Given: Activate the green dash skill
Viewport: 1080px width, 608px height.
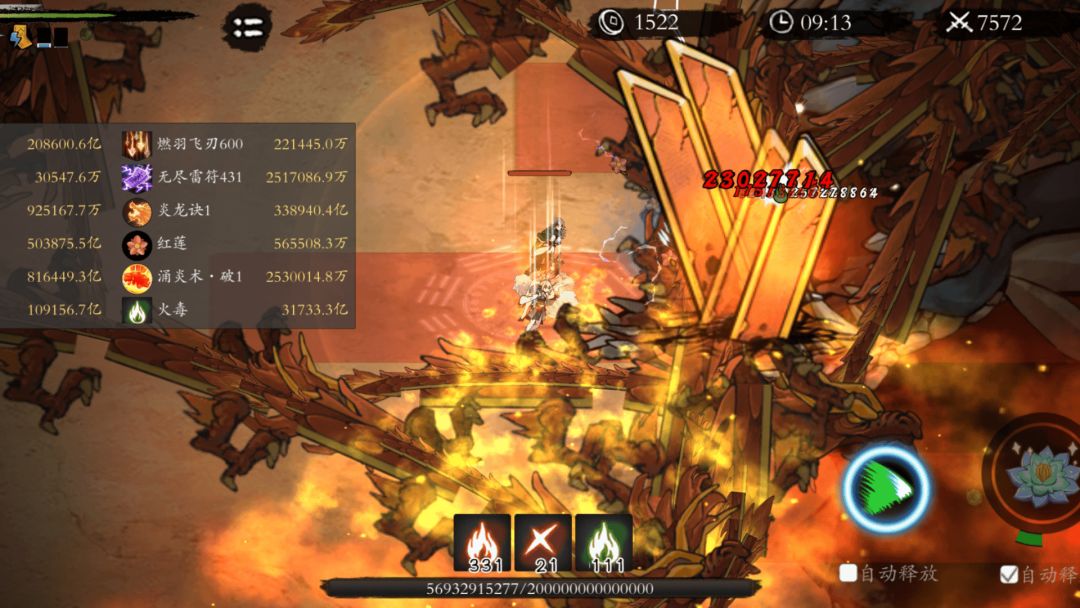Looking at the screenshot, I should tap(886, 489).
